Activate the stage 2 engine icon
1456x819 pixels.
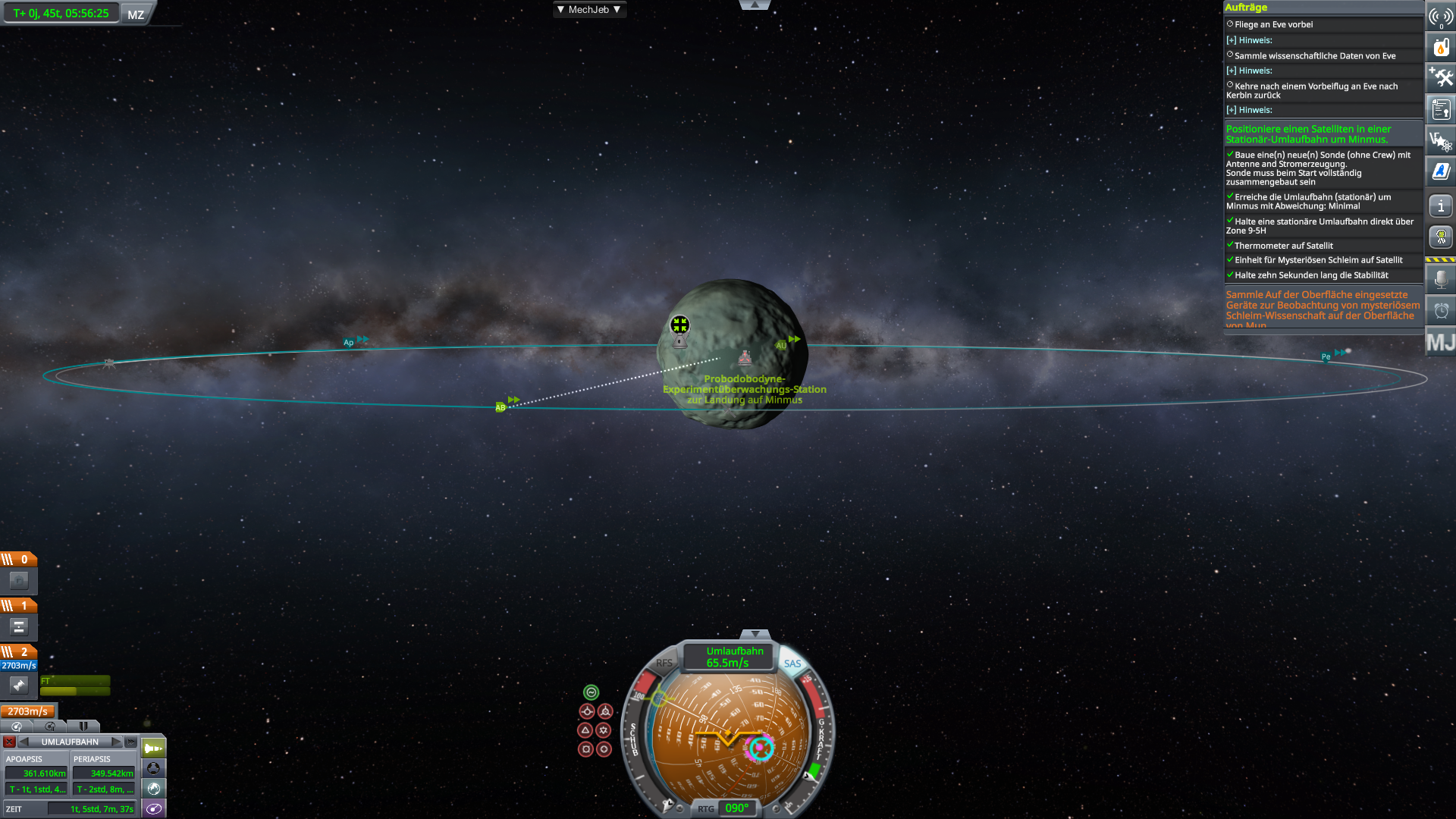(19, 686)
